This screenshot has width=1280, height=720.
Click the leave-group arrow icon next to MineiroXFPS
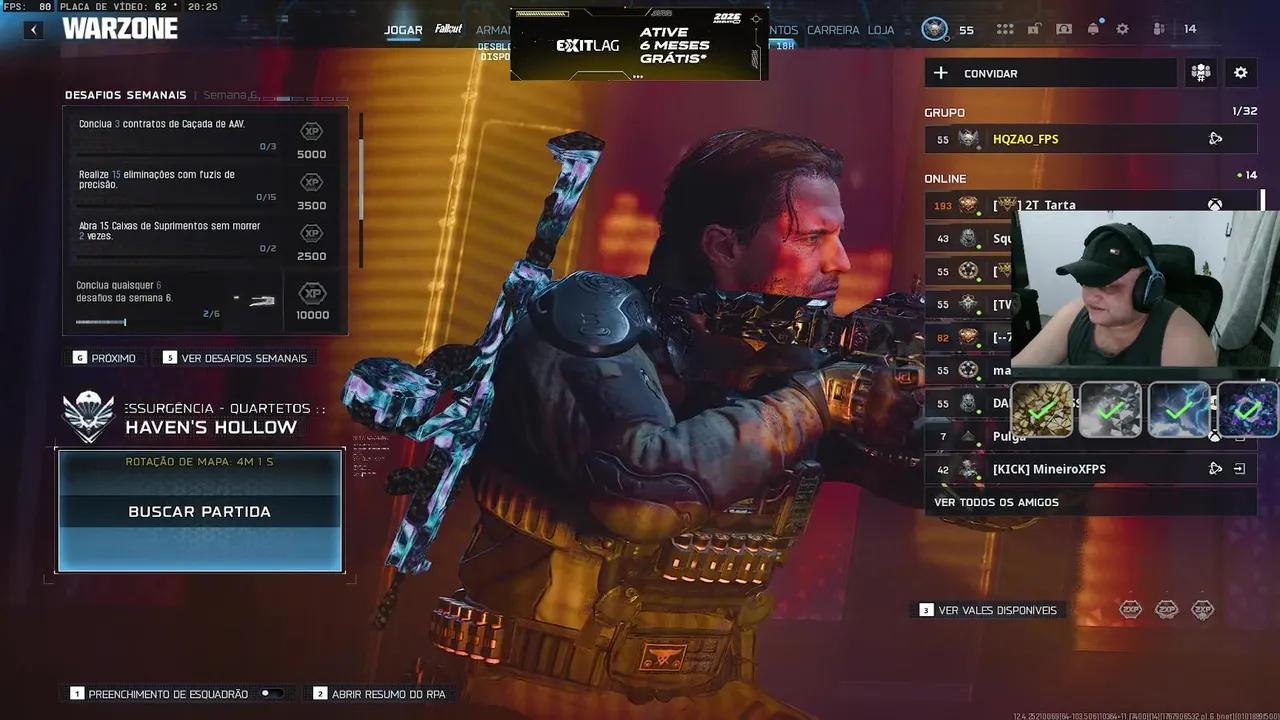click(1240, 468)
